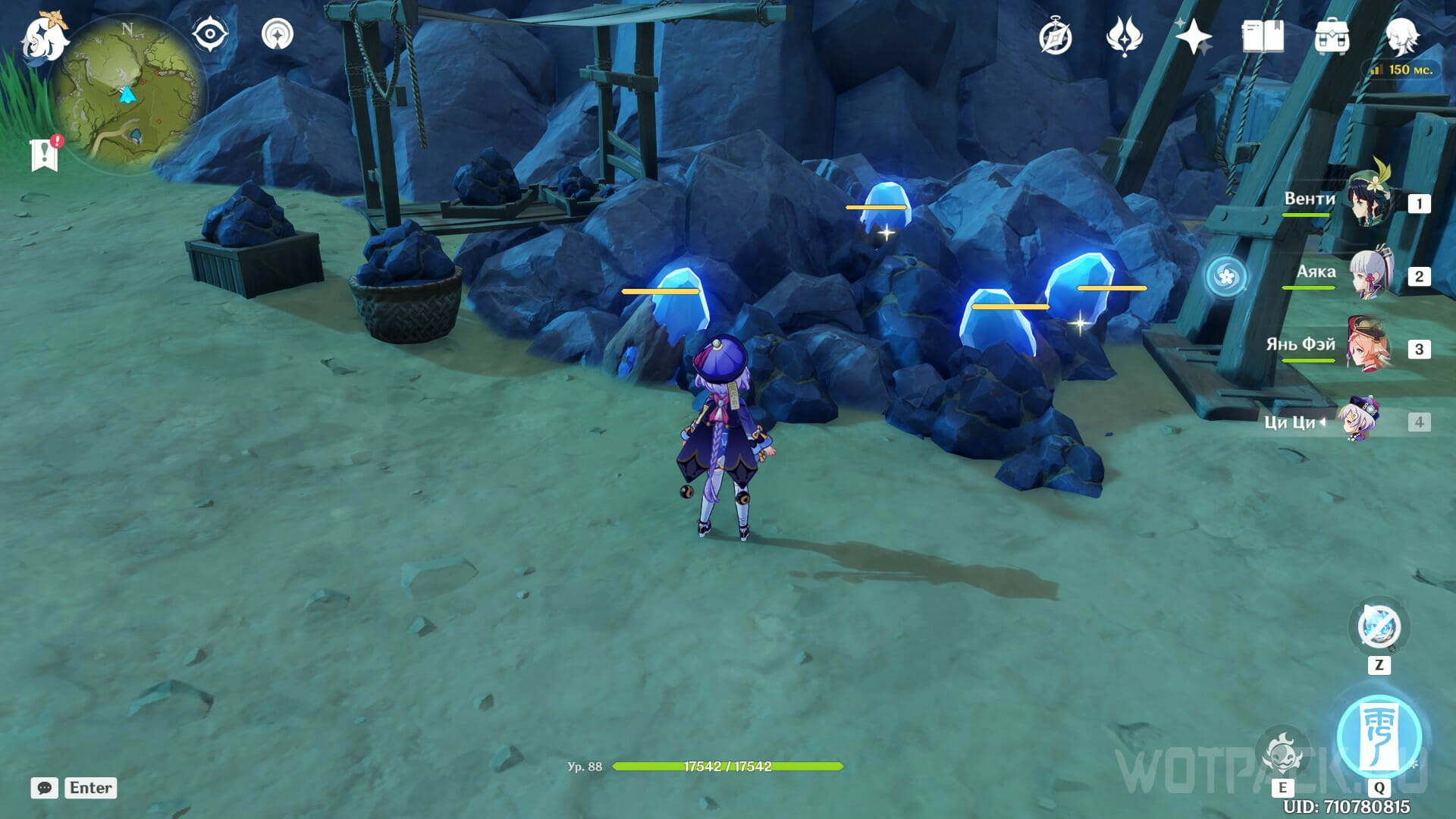Activate Qiqi's elemental skill
Image resolution: width=1456 pixels, height=819 pixels.
(x=1283, y=753)
